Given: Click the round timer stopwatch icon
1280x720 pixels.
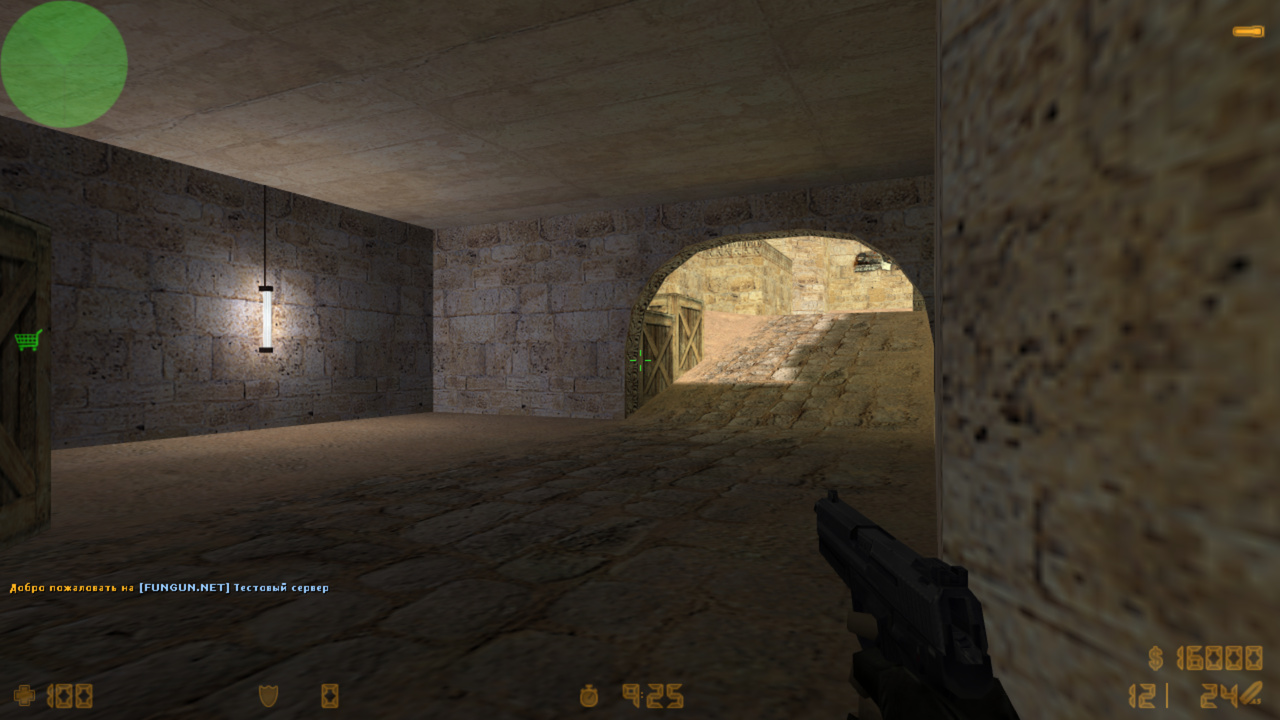Looking at the screenshot, I should click(x=588, y=695).
